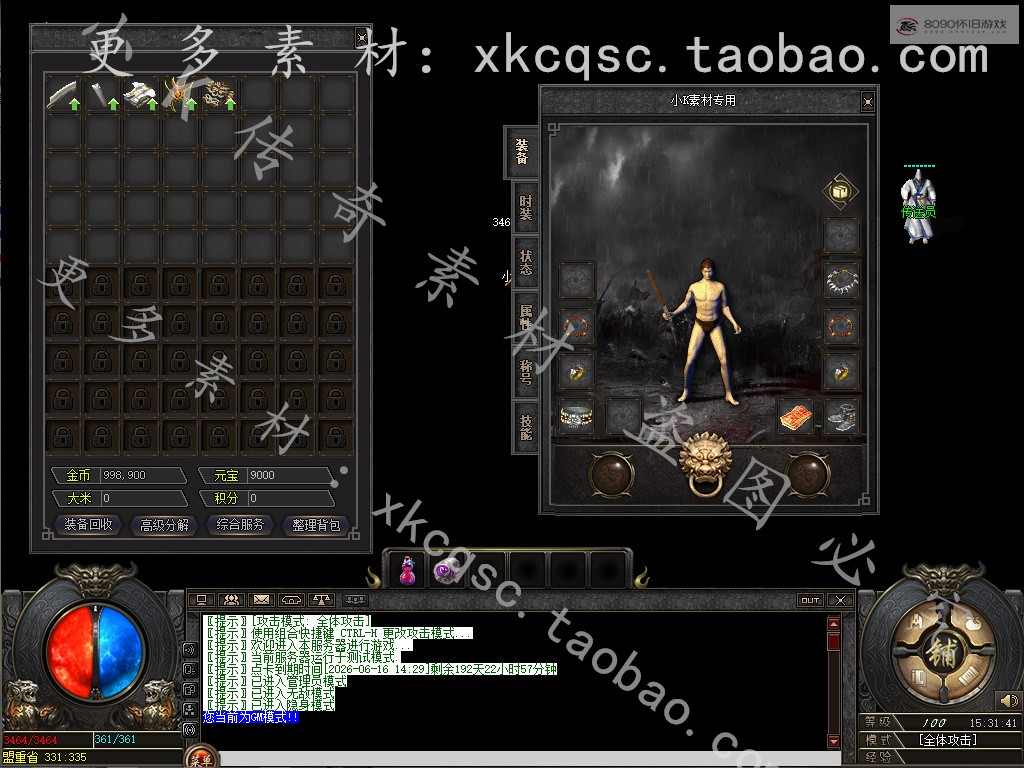This screenshot has width=1024, height=768.
Task: Select the equipped belt slot
Action: pyautogui.click(x=576, y=415)
